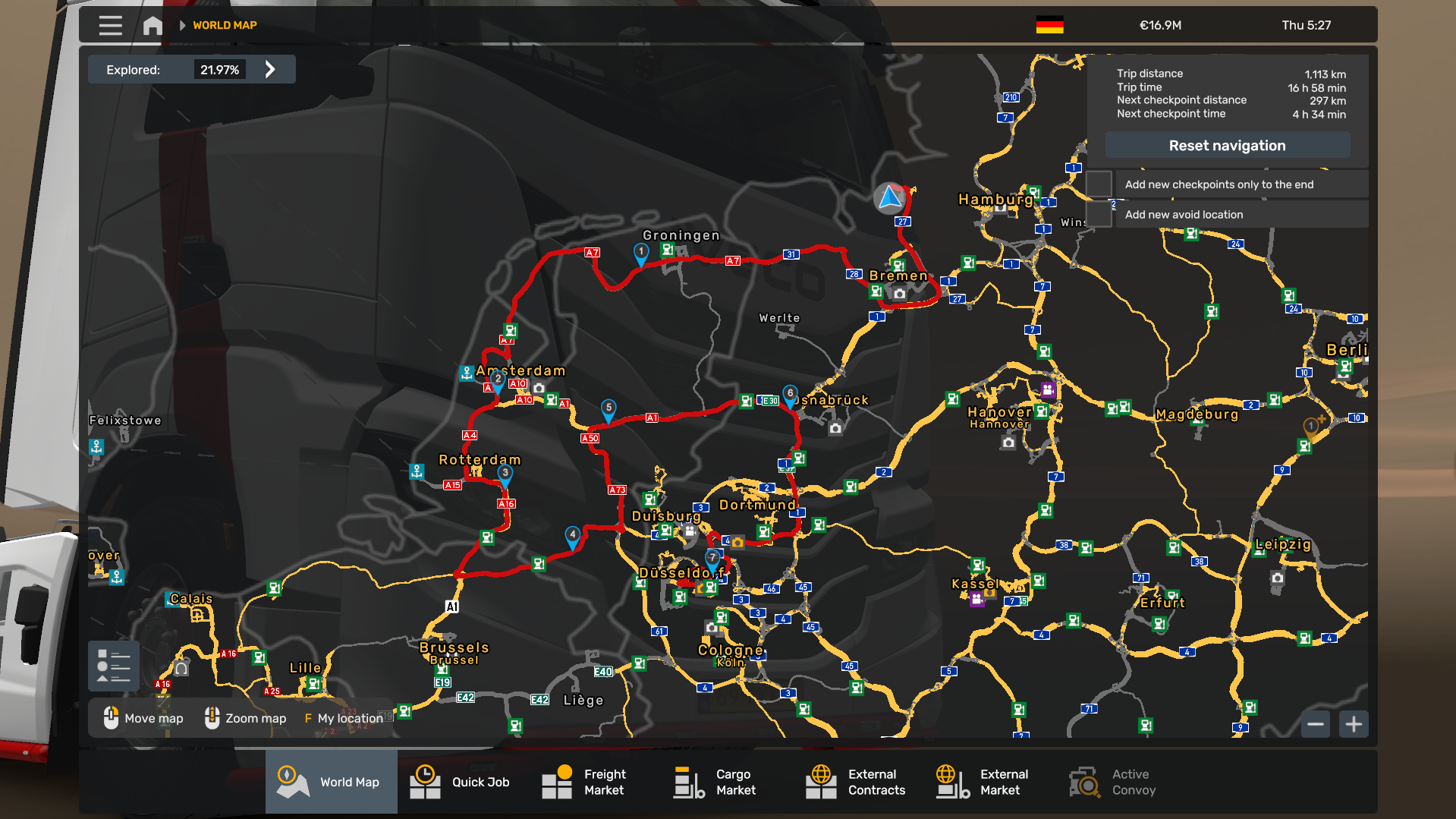Open the Cargo Market icon

click(x=687, y=782)
